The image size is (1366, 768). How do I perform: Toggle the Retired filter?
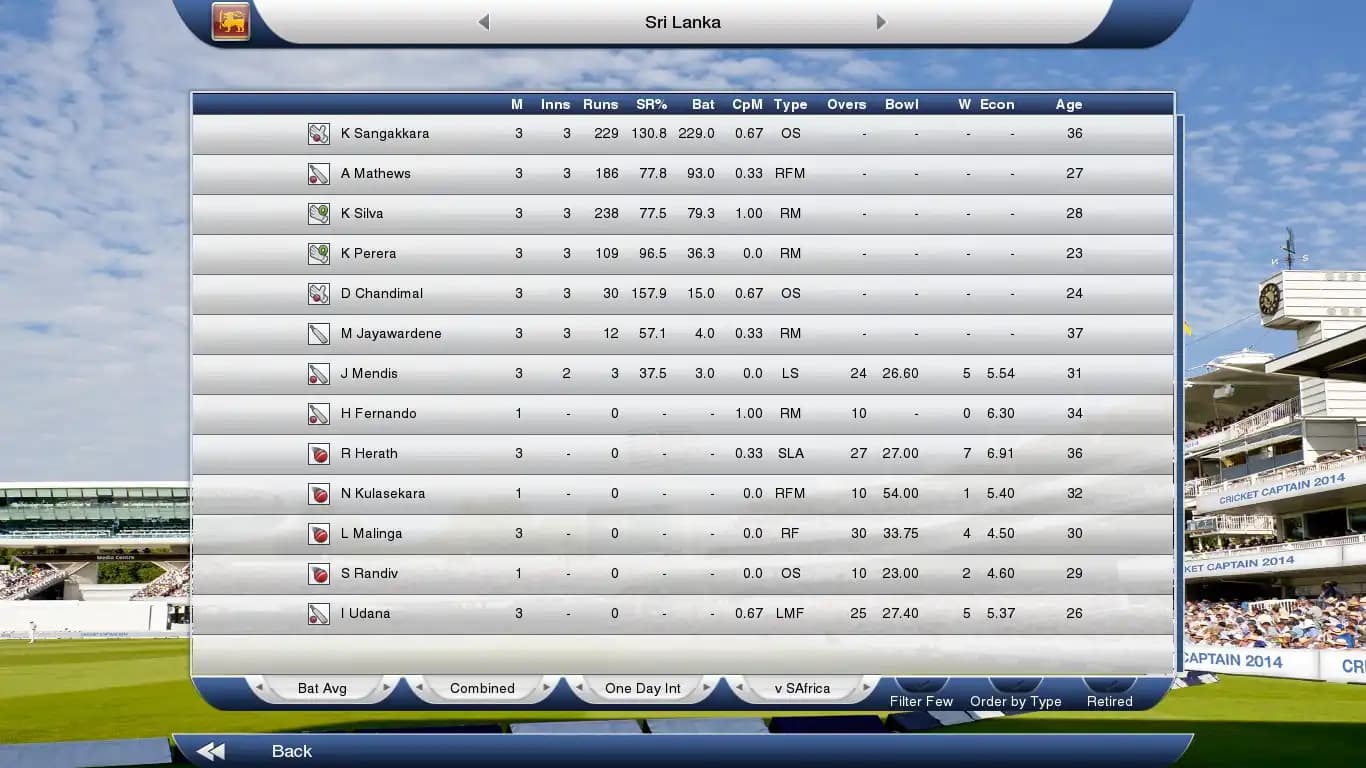pos(1108,701)
